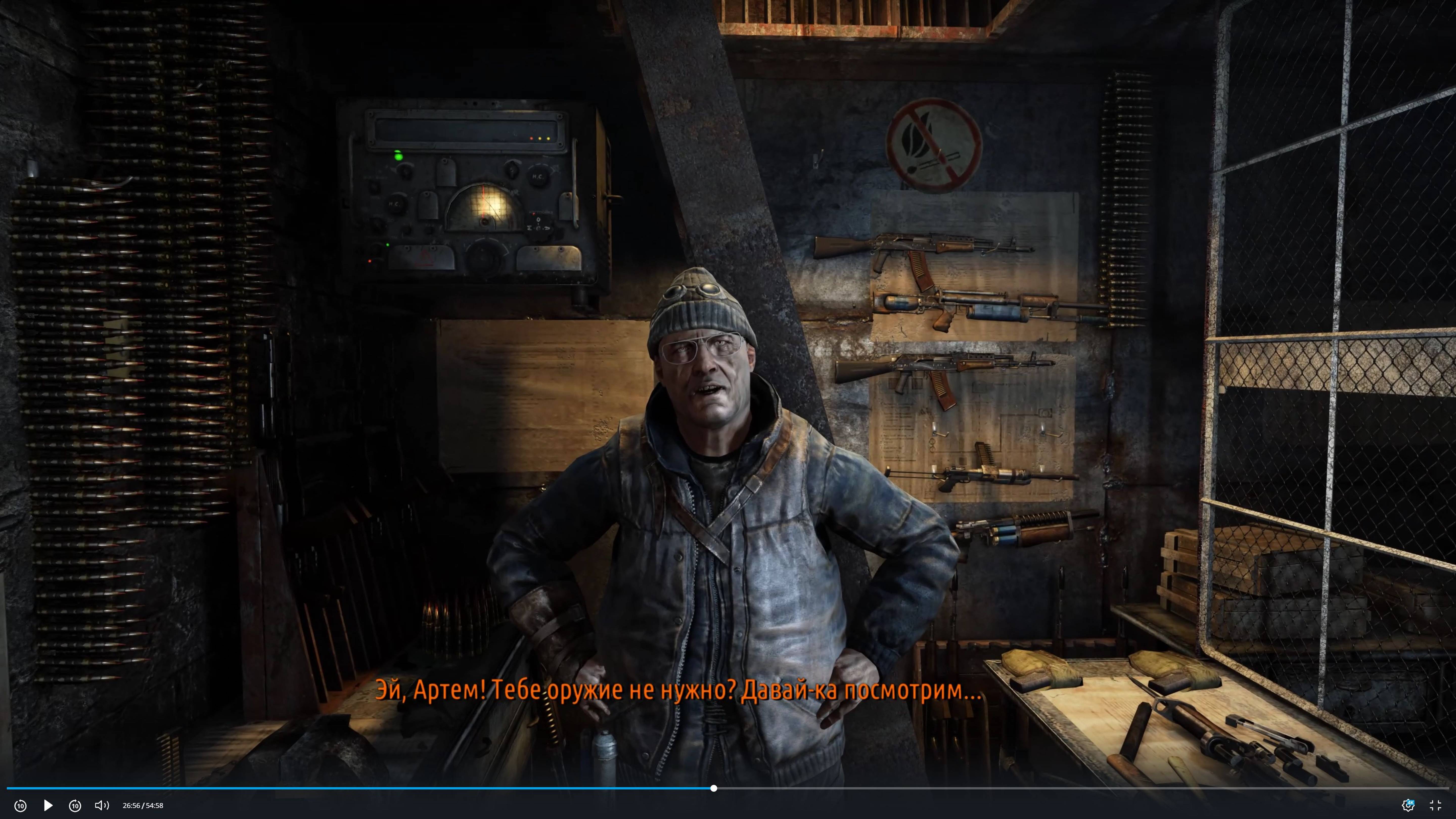Image resolution: width=1456 pixels, height=819 pixels.
Task: Pause by clicking the video frame
Action: [x=728, y=396]
